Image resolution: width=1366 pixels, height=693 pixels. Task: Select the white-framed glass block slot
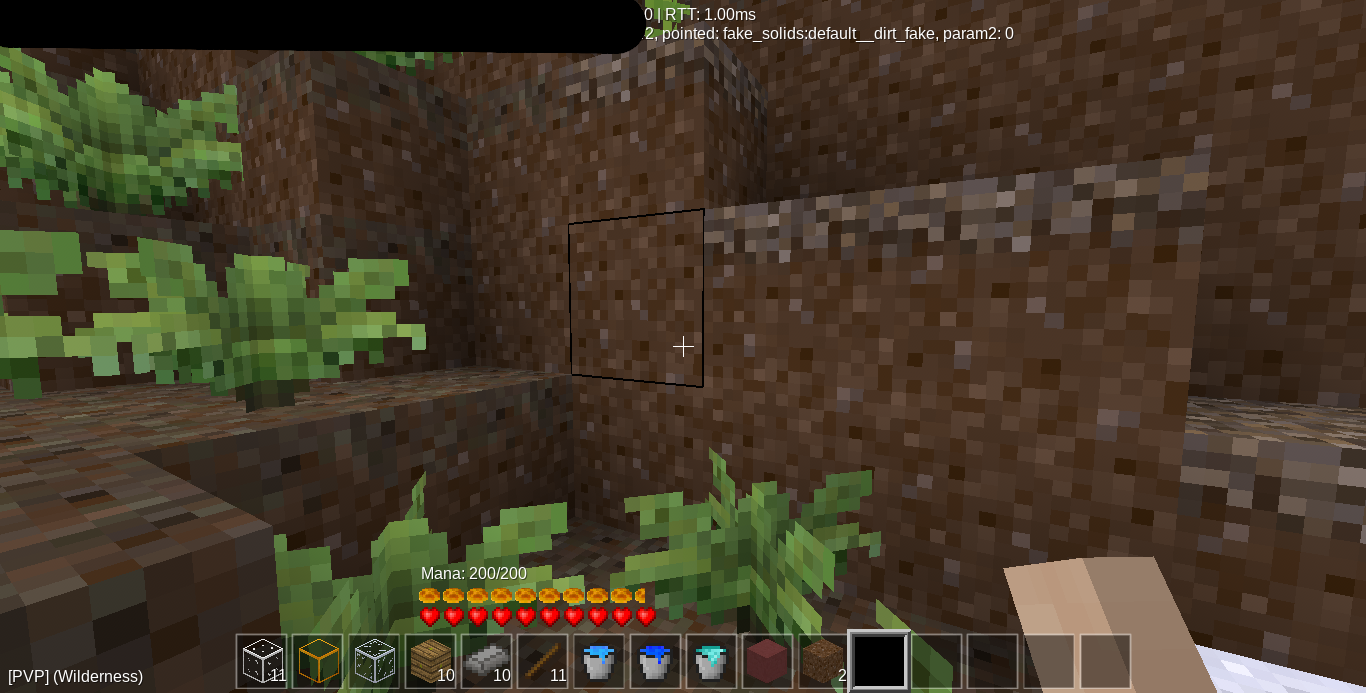point(262,661)
